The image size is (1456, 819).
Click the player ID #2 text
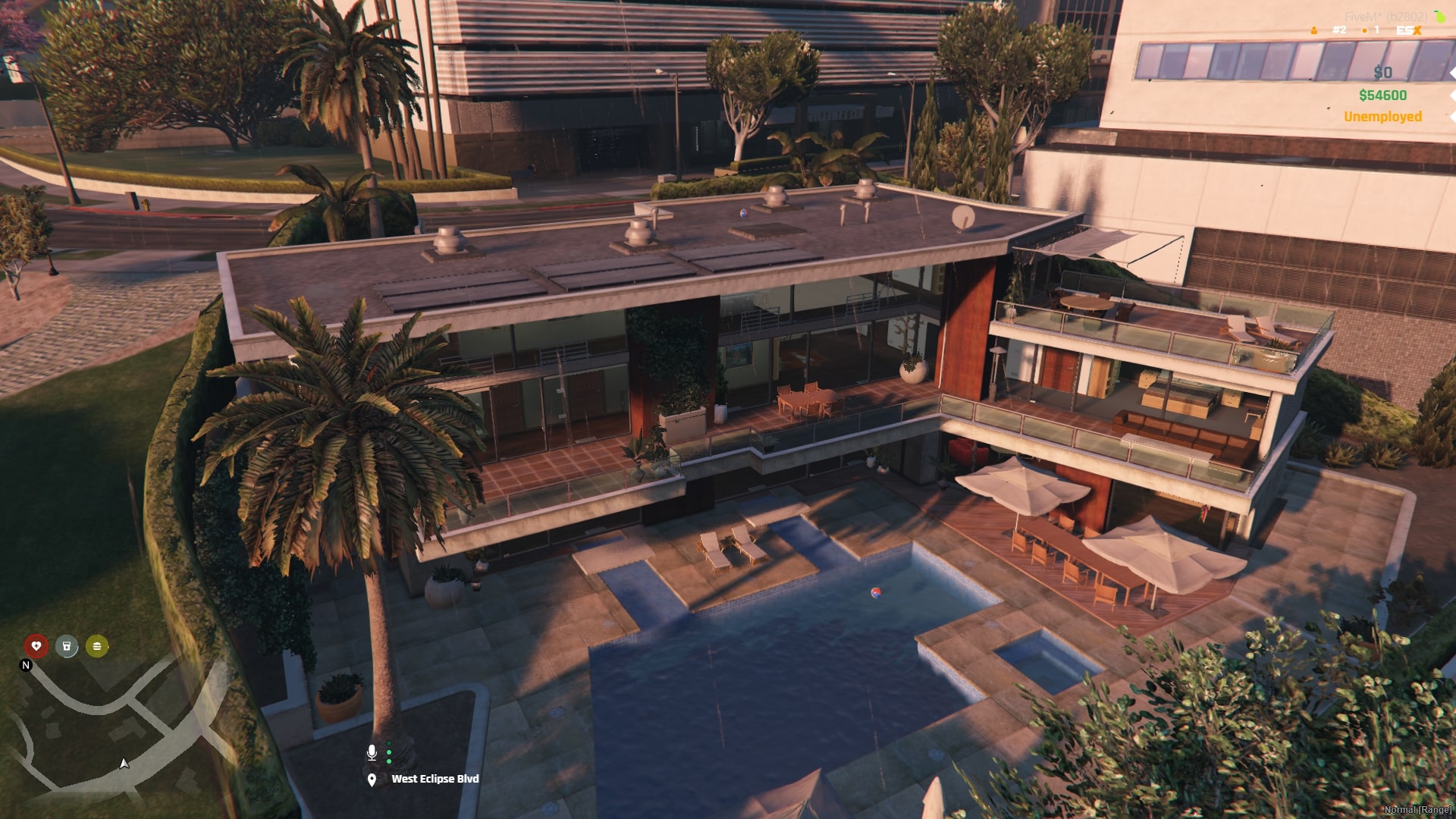(x=1339, y=30)
